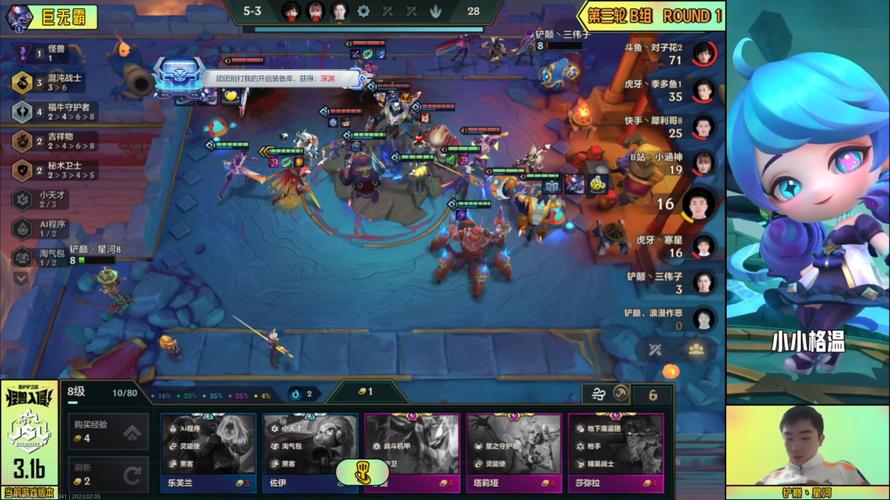This screenshot has width=890, height=500.
Task: Buy experience with the 购买经验 button
Action: [109, 431]
